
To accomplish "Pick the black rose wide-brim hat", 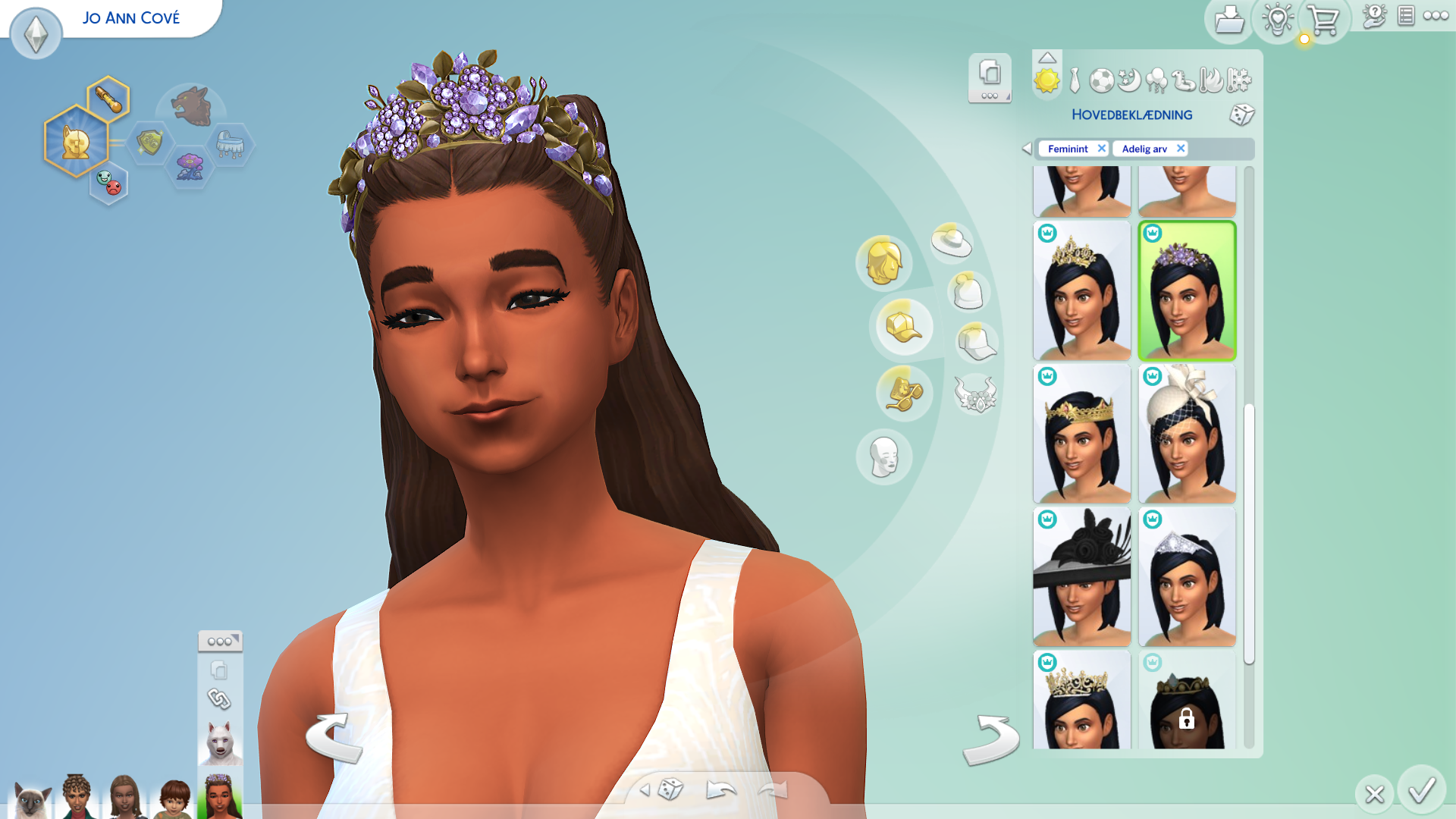I will [1081, 577].
